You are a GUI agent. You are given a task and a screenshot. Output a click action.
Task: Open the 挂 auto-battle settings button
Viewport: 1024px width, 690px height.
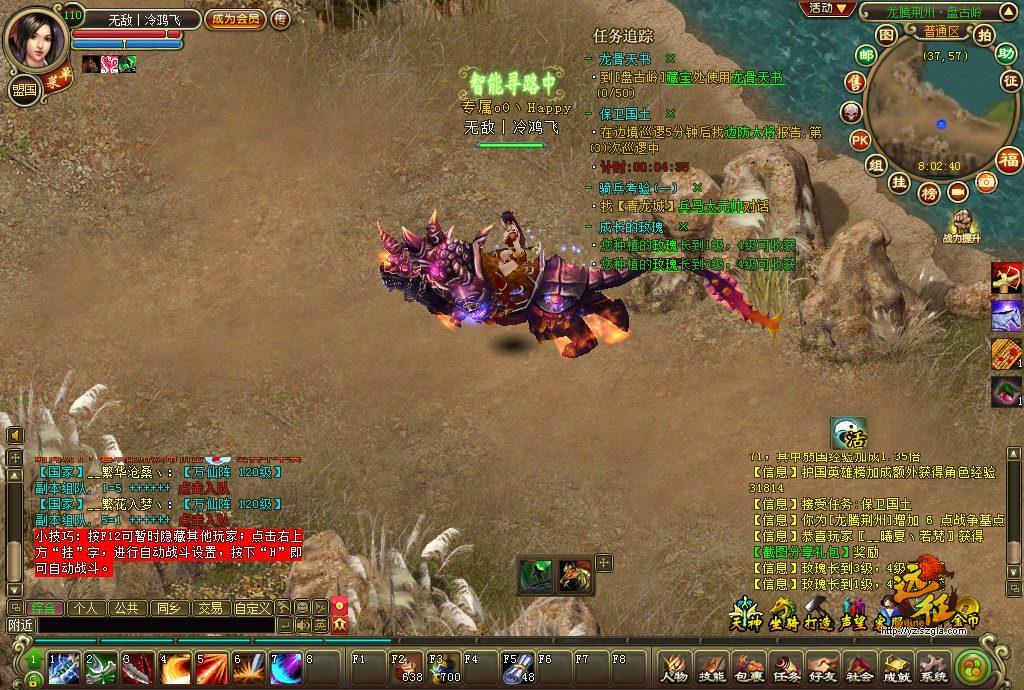(x=899, y=182)
